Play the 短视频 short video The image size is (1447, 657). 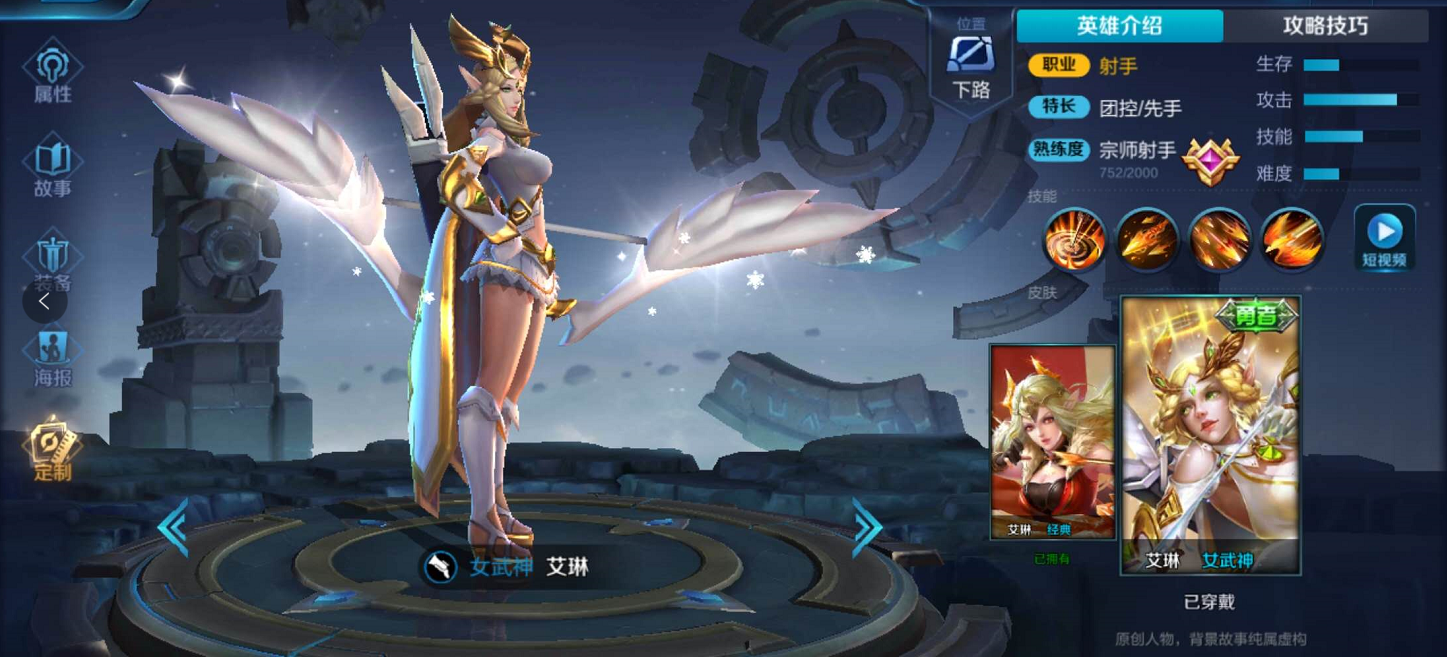tap(1384, 239)
